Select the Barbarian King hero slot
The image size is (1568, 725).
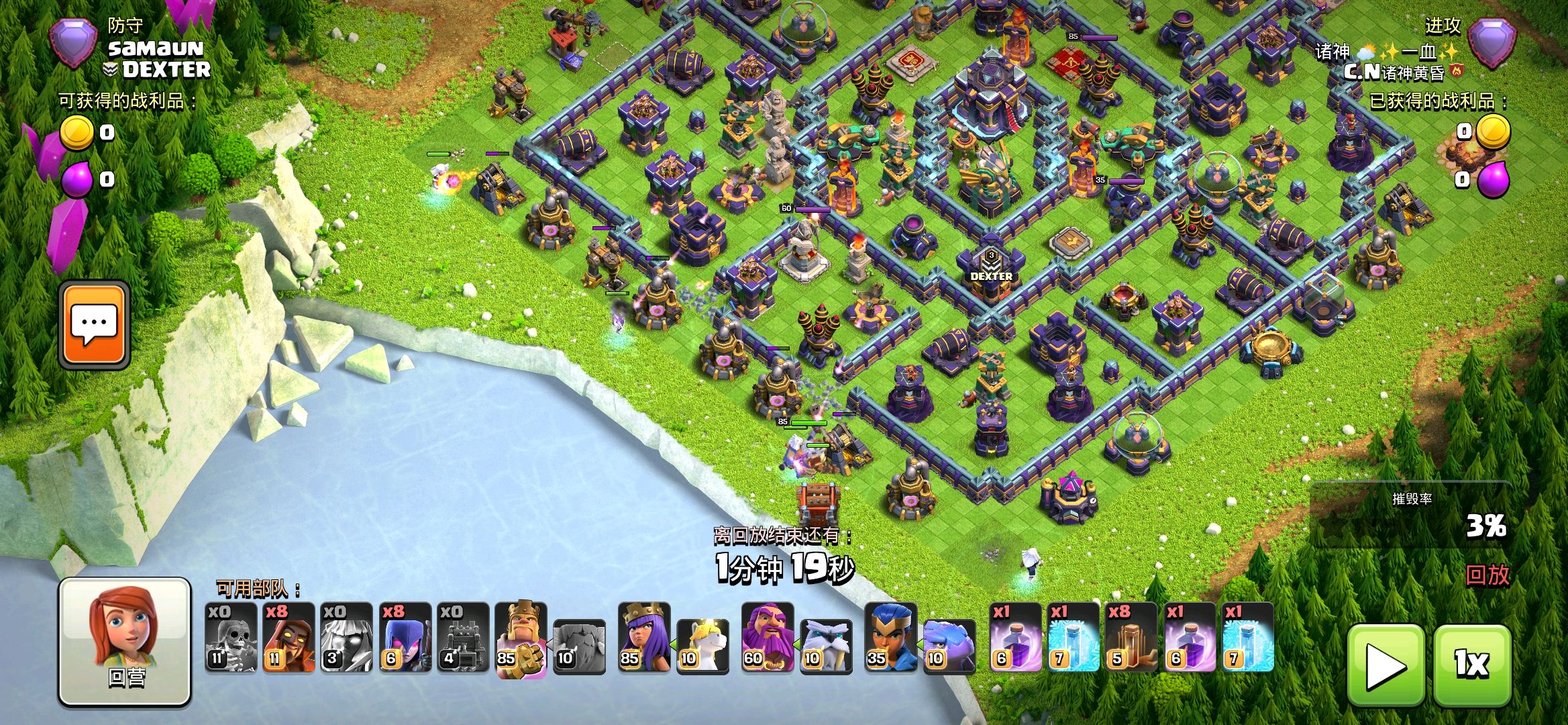521,638
